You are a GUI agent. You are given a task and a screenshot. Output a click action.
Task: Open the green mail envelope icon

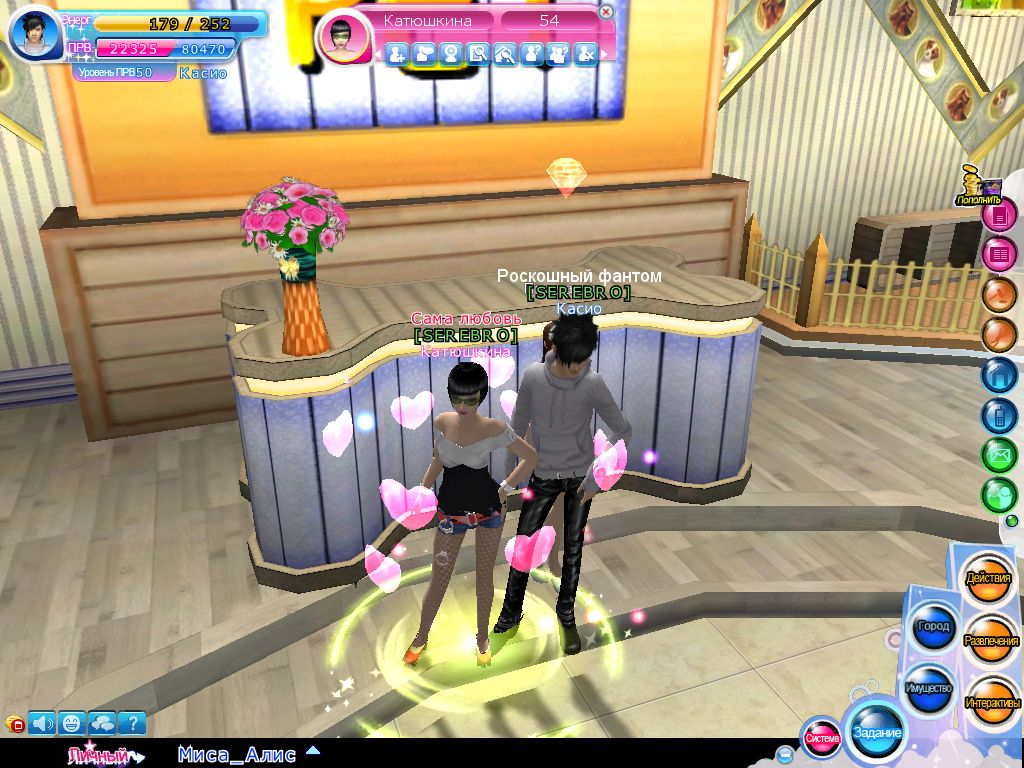point(998,454)
